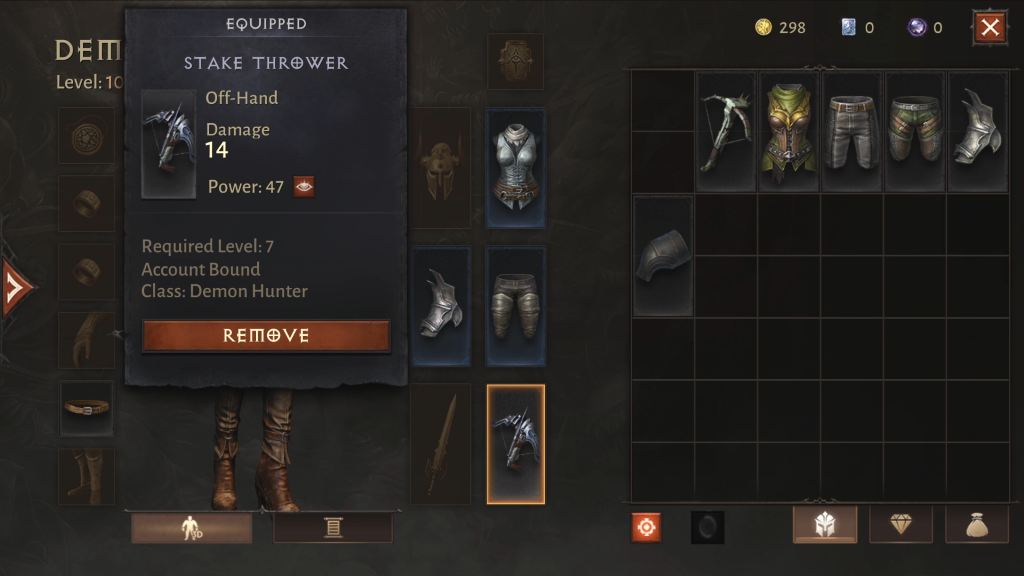Choose the green-trimmed pants in the inventory
The width and height of the screenshot is (1024, 576).
click(x=915, y=131)
